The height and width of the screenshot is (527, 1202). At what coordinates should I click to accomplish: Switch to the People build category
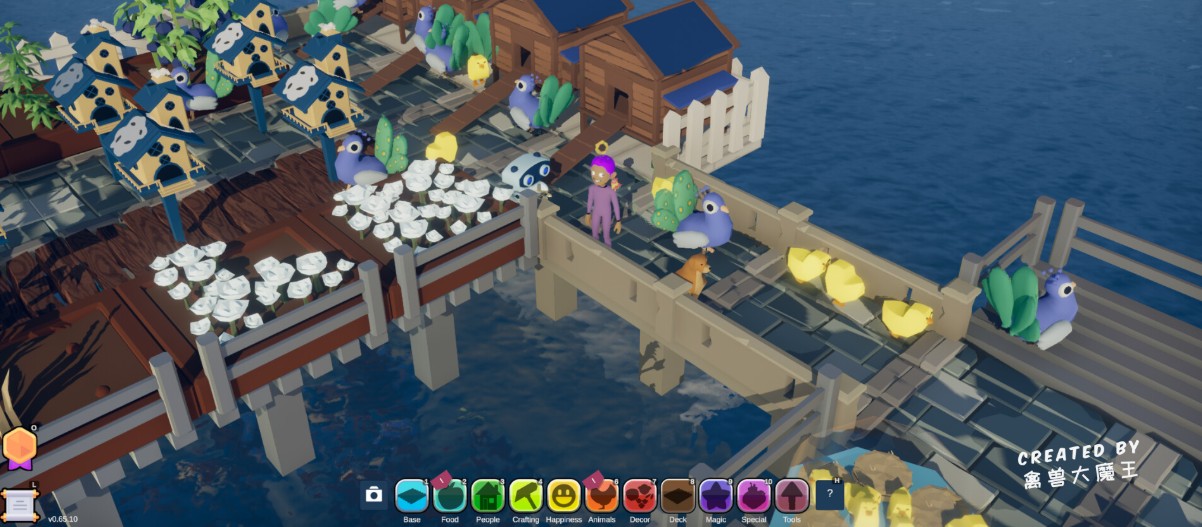488,495
